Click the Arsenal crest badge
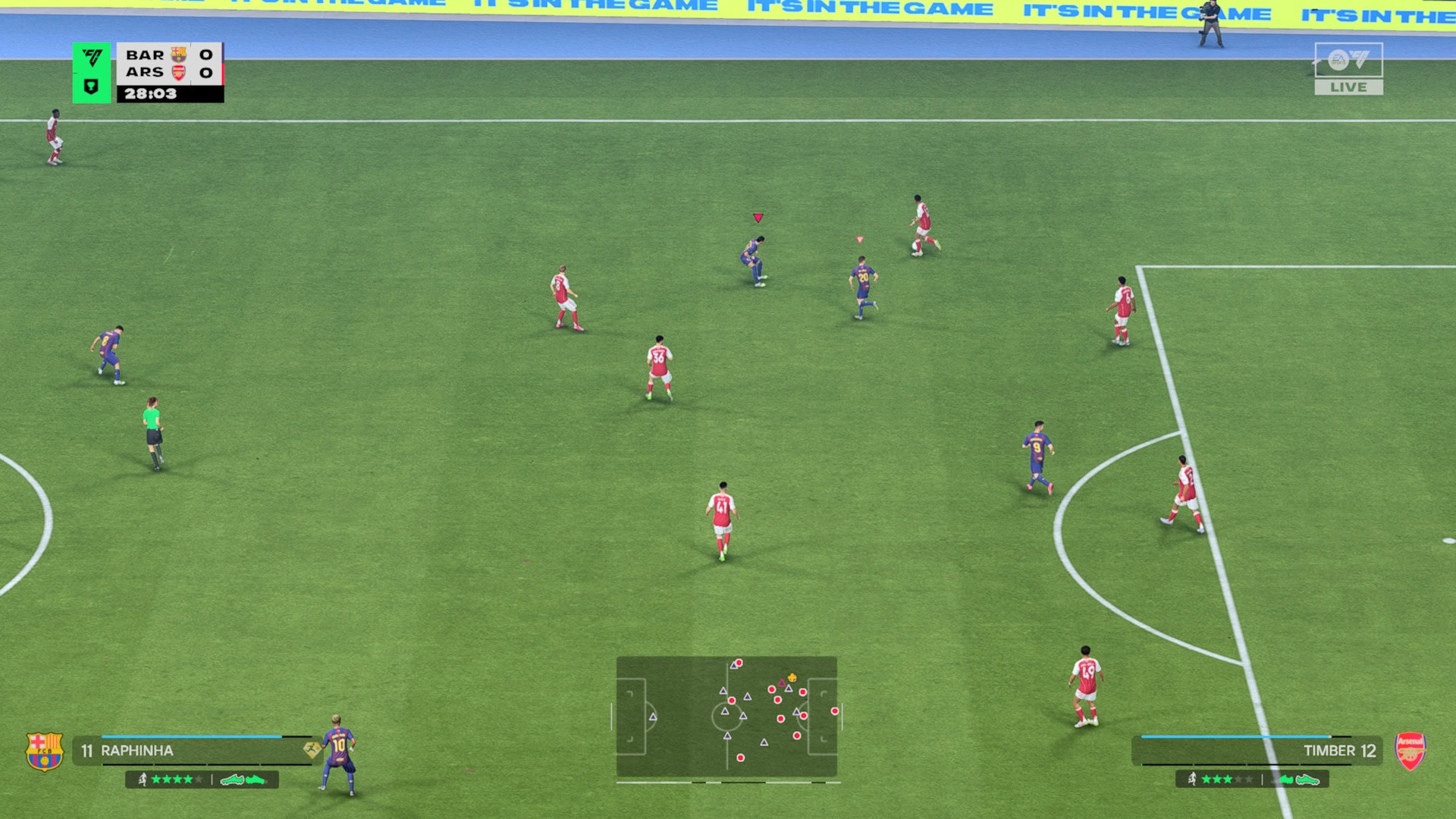 point(1410,751)
